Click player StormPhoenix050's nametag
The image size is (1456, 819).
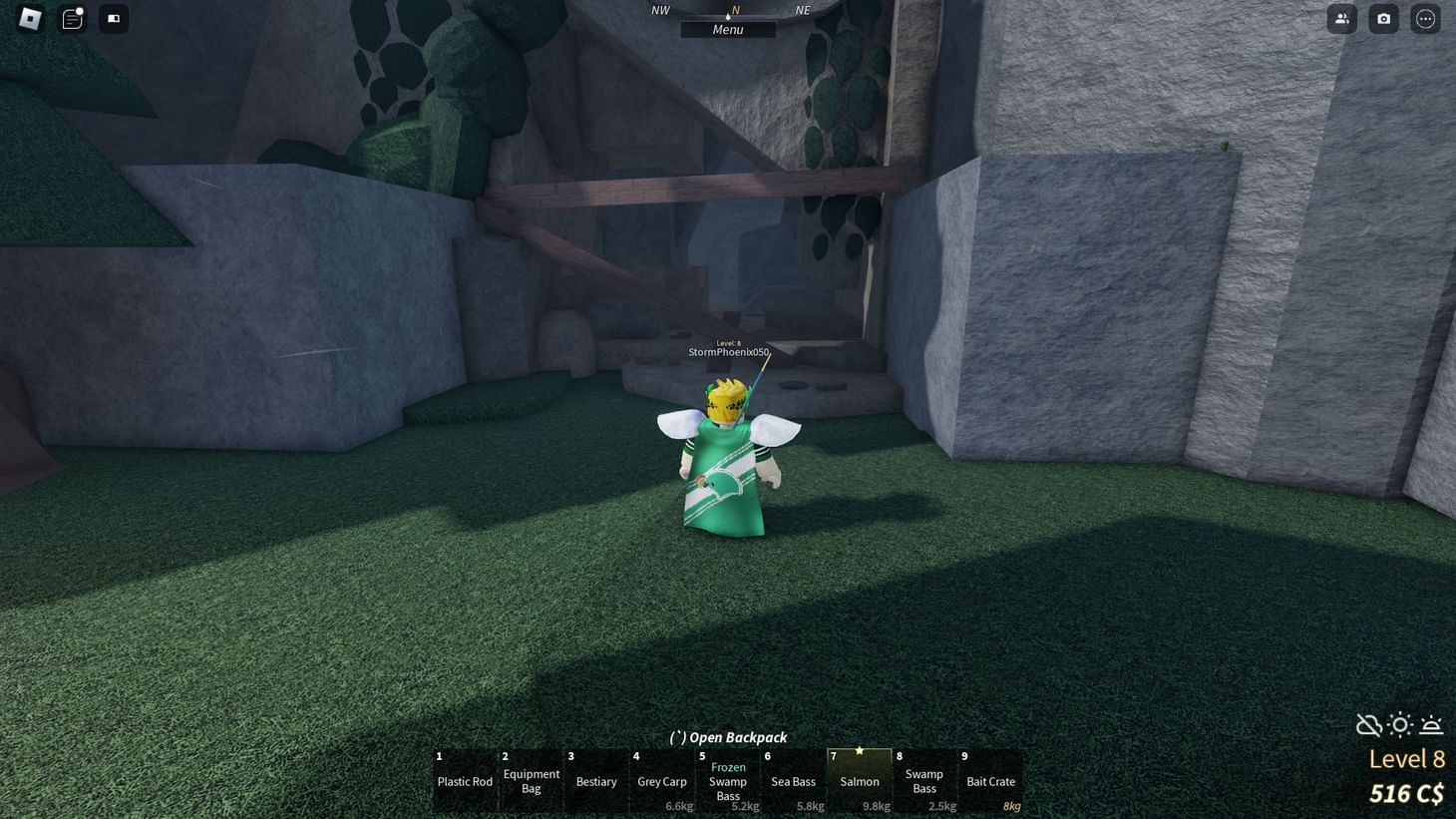point(728,351)
